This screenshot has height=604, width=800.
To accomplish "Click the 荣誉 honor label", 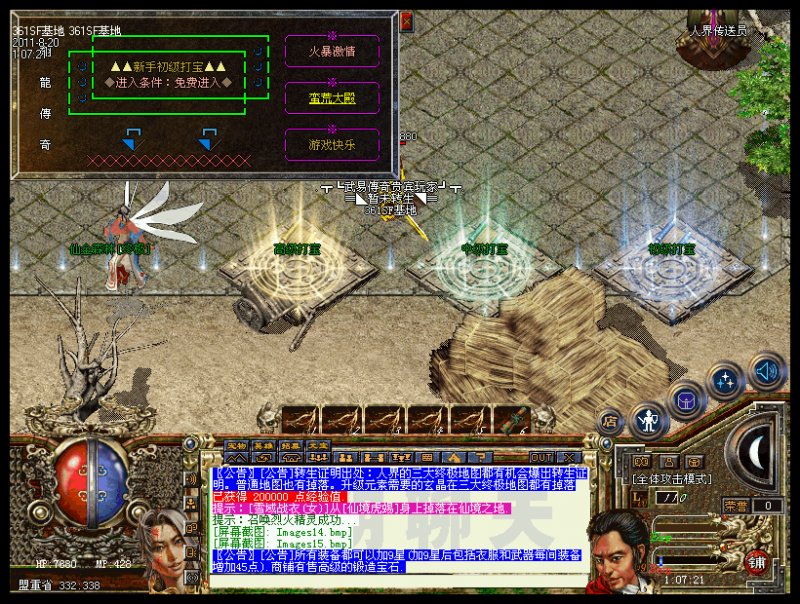I will [736, 506].
